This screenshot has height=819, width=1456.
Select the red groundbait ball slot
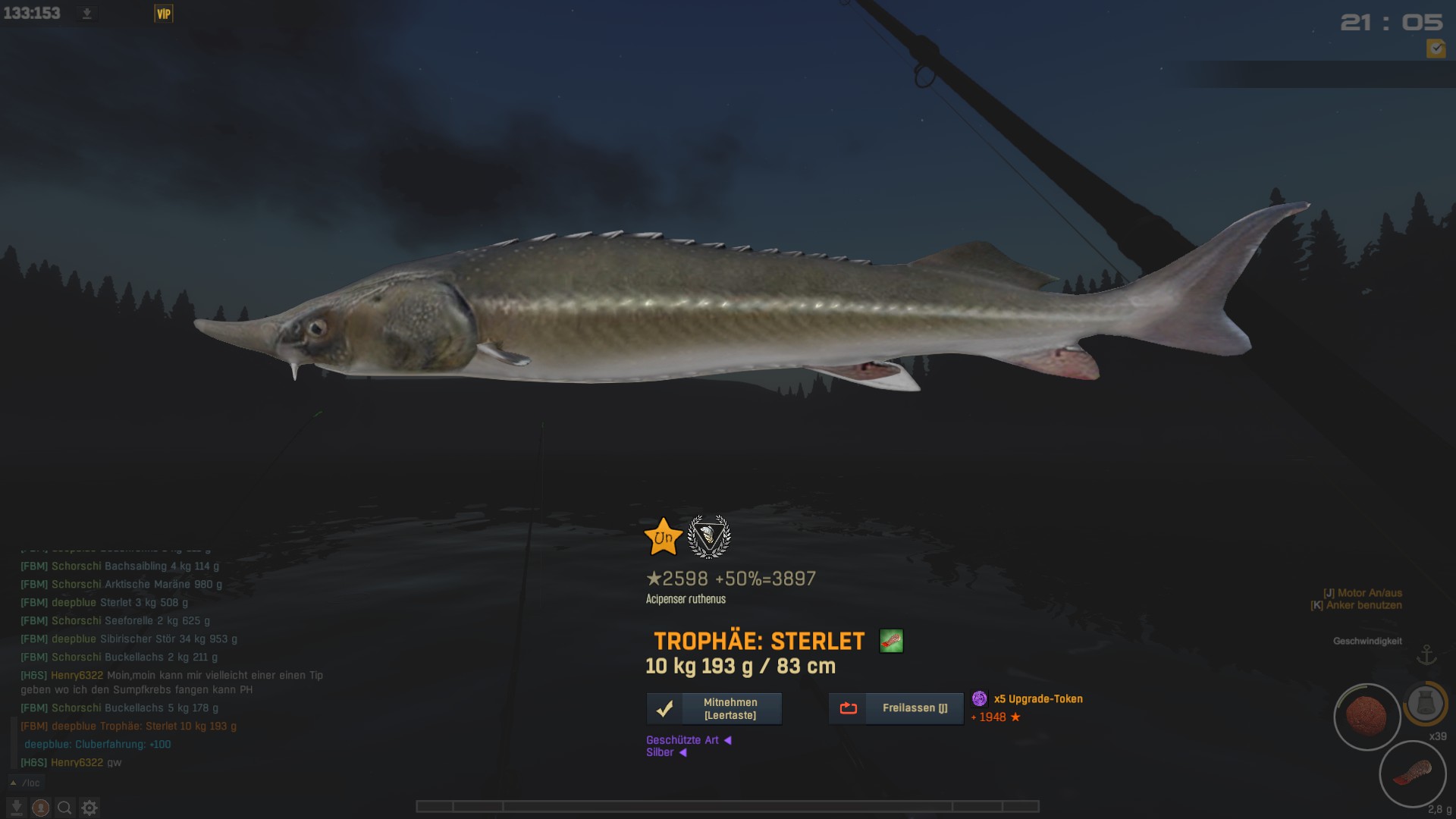[x=1367, y=717]
